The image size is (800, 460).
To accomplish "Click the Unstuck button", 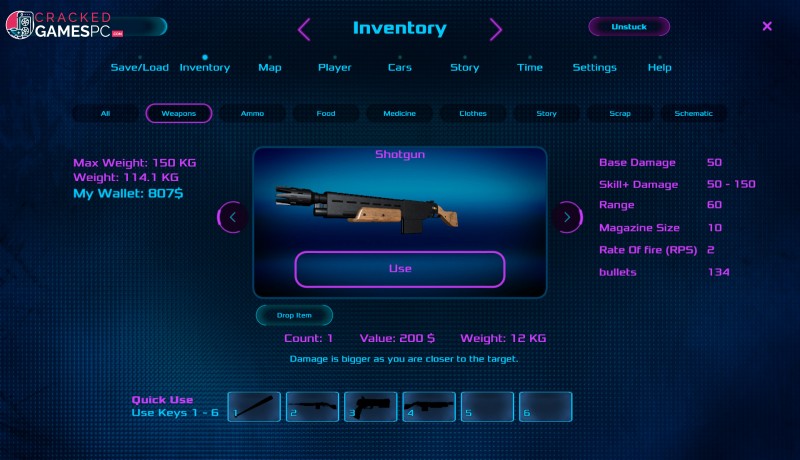I will 628,27.
